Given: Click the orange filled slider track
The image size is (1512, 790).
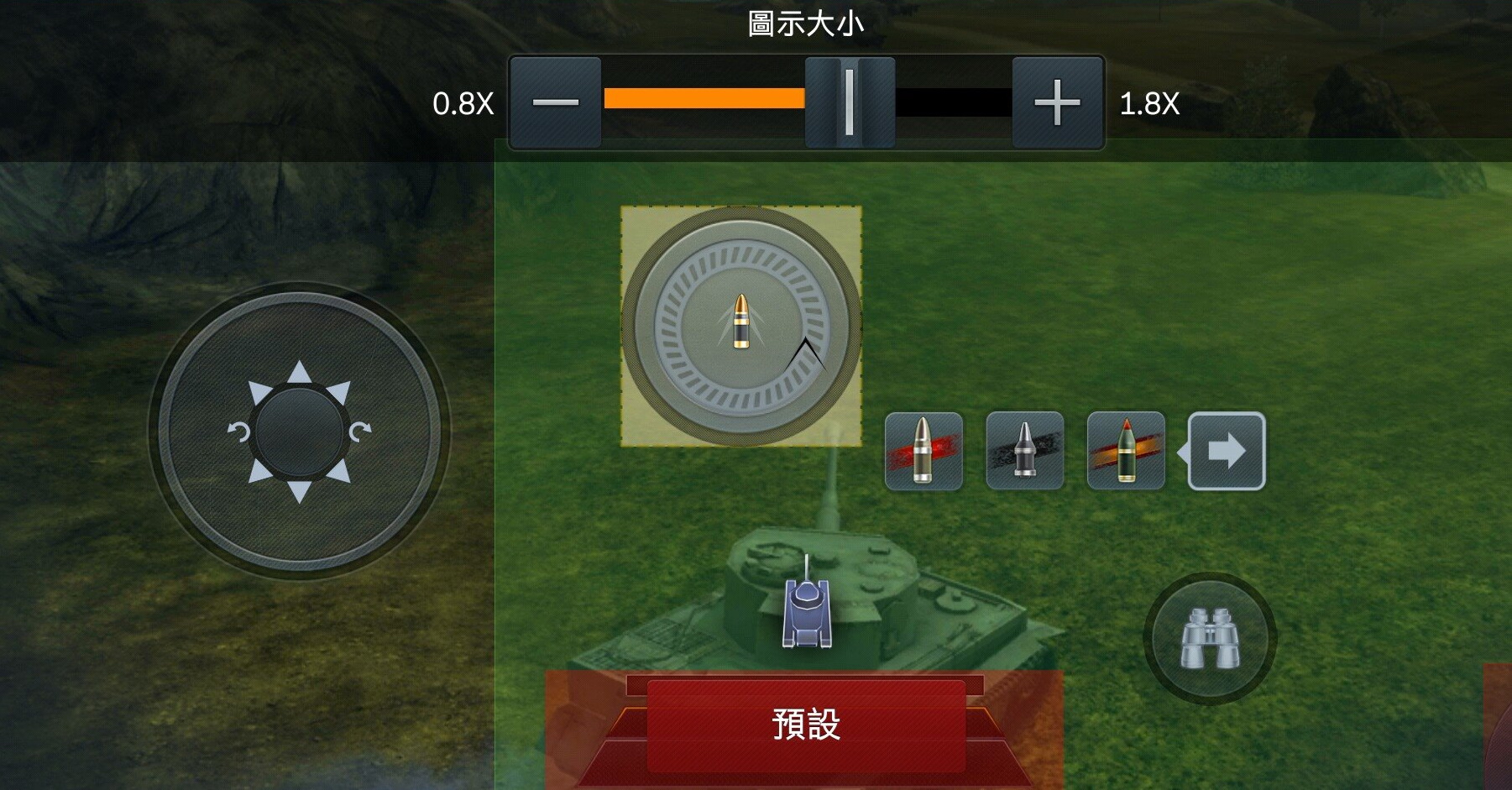Looking at the screenshot, I should 705,99.
